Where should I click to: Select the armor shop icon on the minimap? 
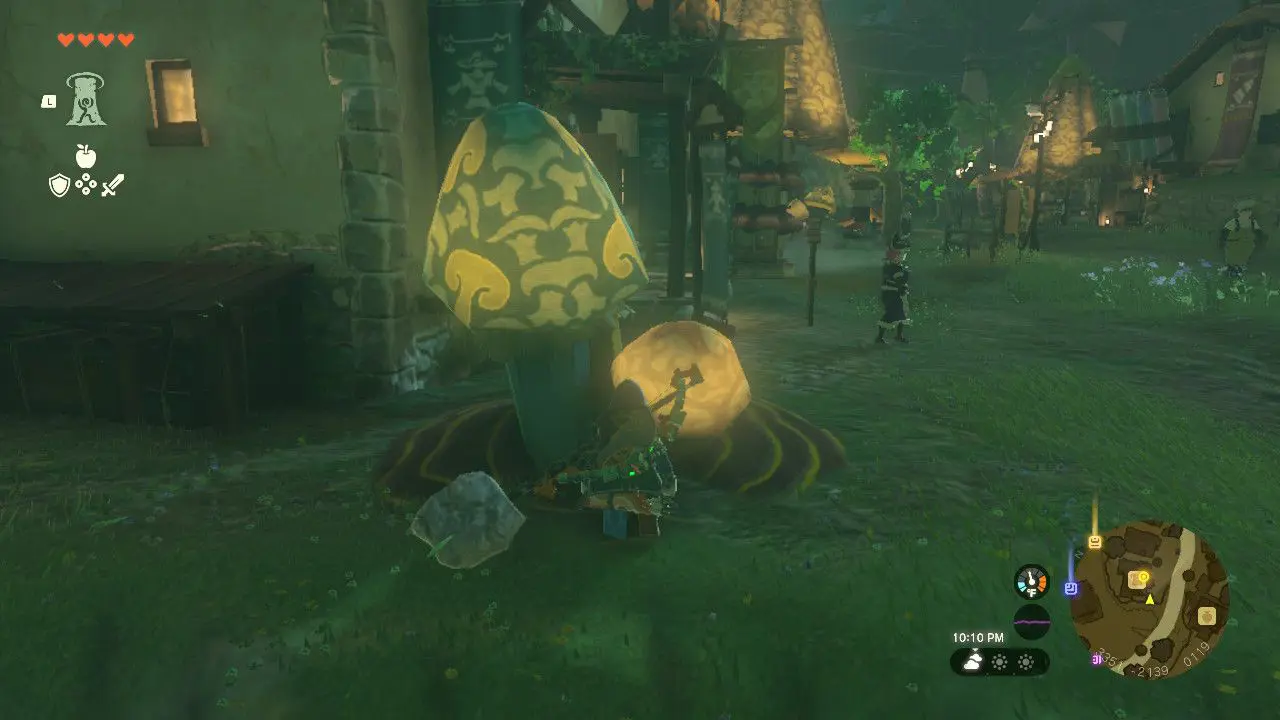[x=1207, y=615]
